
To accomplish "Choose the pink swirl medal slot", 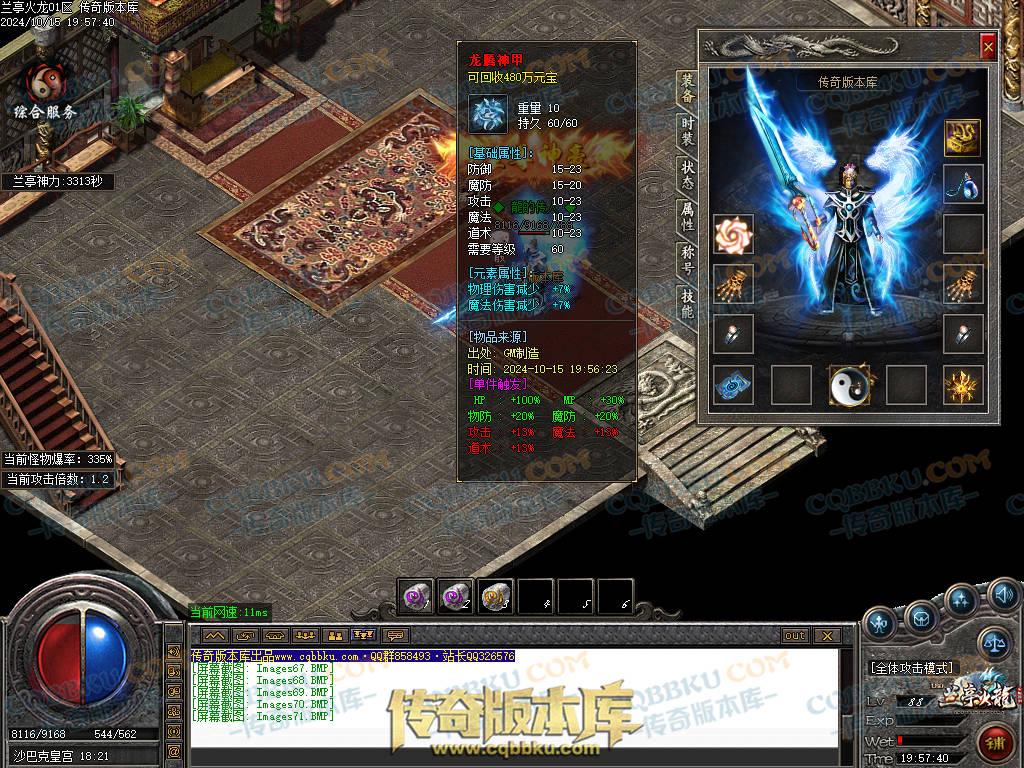I will coord(733,235).
